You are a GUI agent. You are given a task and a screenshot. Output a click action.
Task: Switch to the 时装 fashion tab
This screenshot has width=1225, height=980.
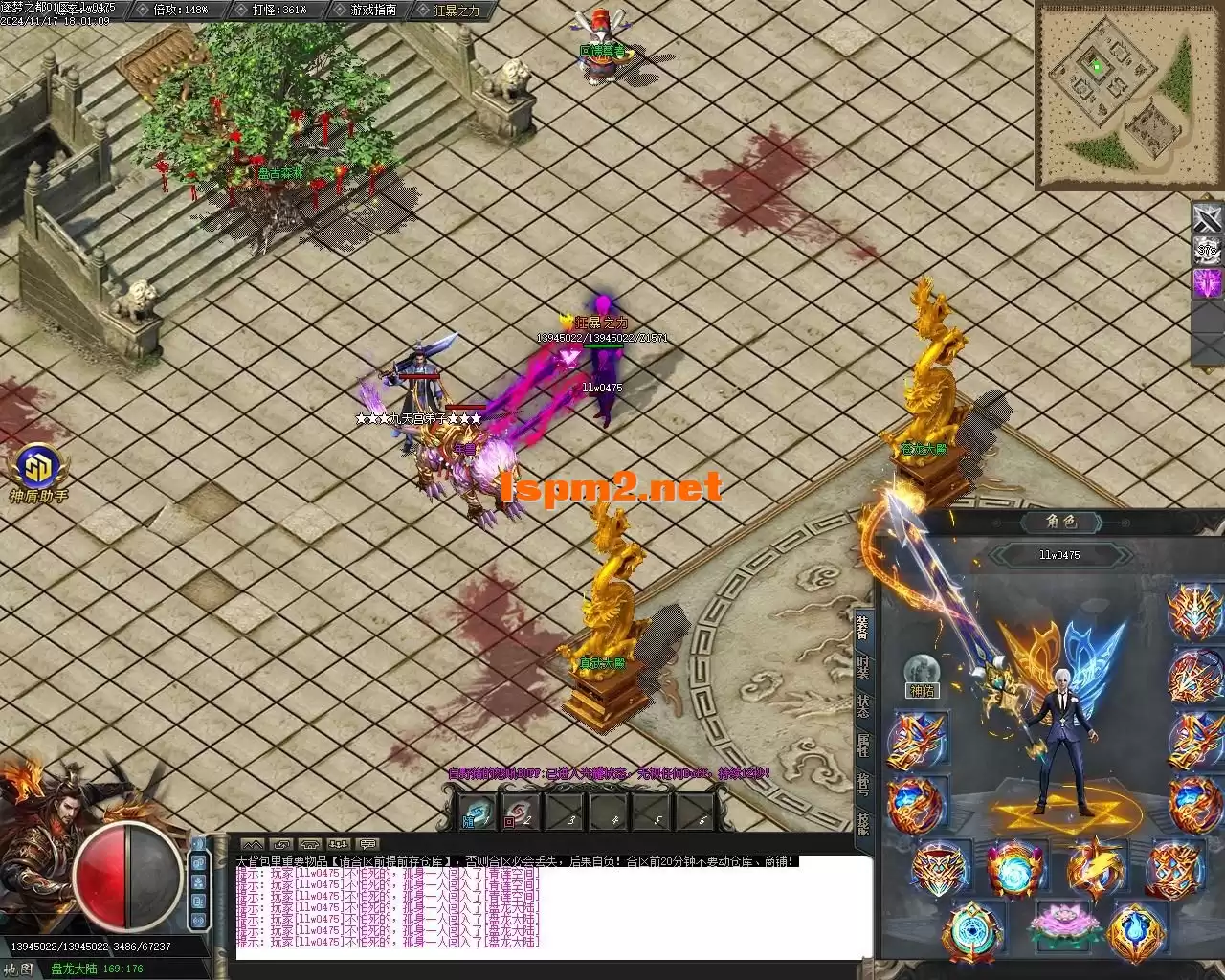[x=862, y=666]
